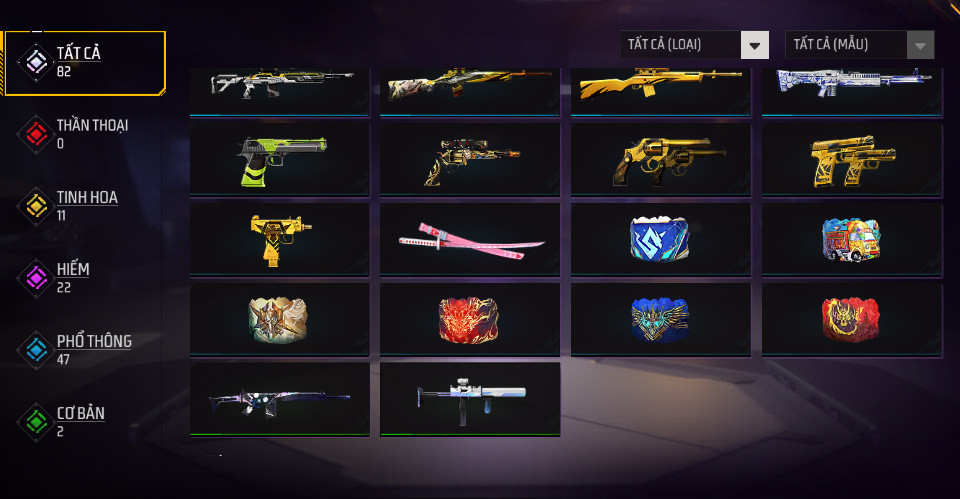Image resolution: width=960 pixels, height=499 pixels.
Task: Choose the red demon face gloo wall
Action: click(x=470, y=320)
